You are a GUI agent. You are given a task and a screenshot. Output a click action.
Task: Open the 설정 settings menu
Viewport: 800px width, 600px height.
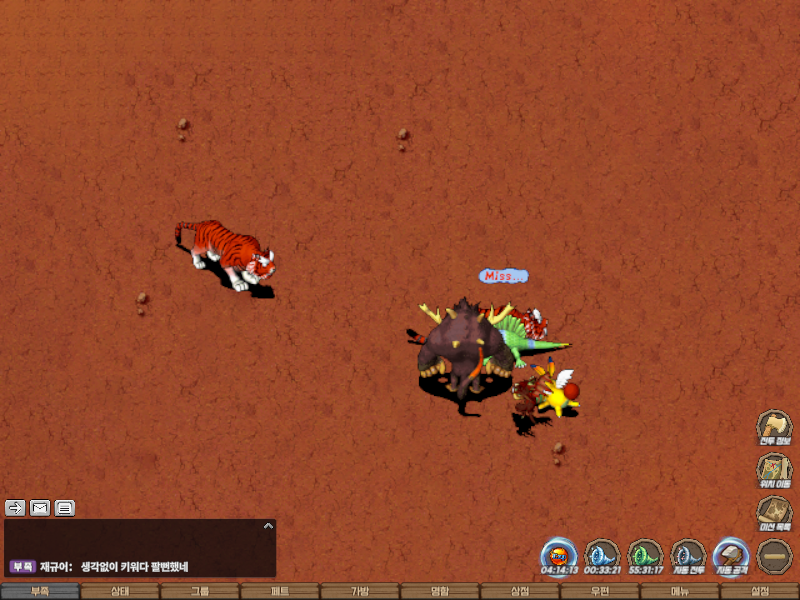(x=760, y=591)
